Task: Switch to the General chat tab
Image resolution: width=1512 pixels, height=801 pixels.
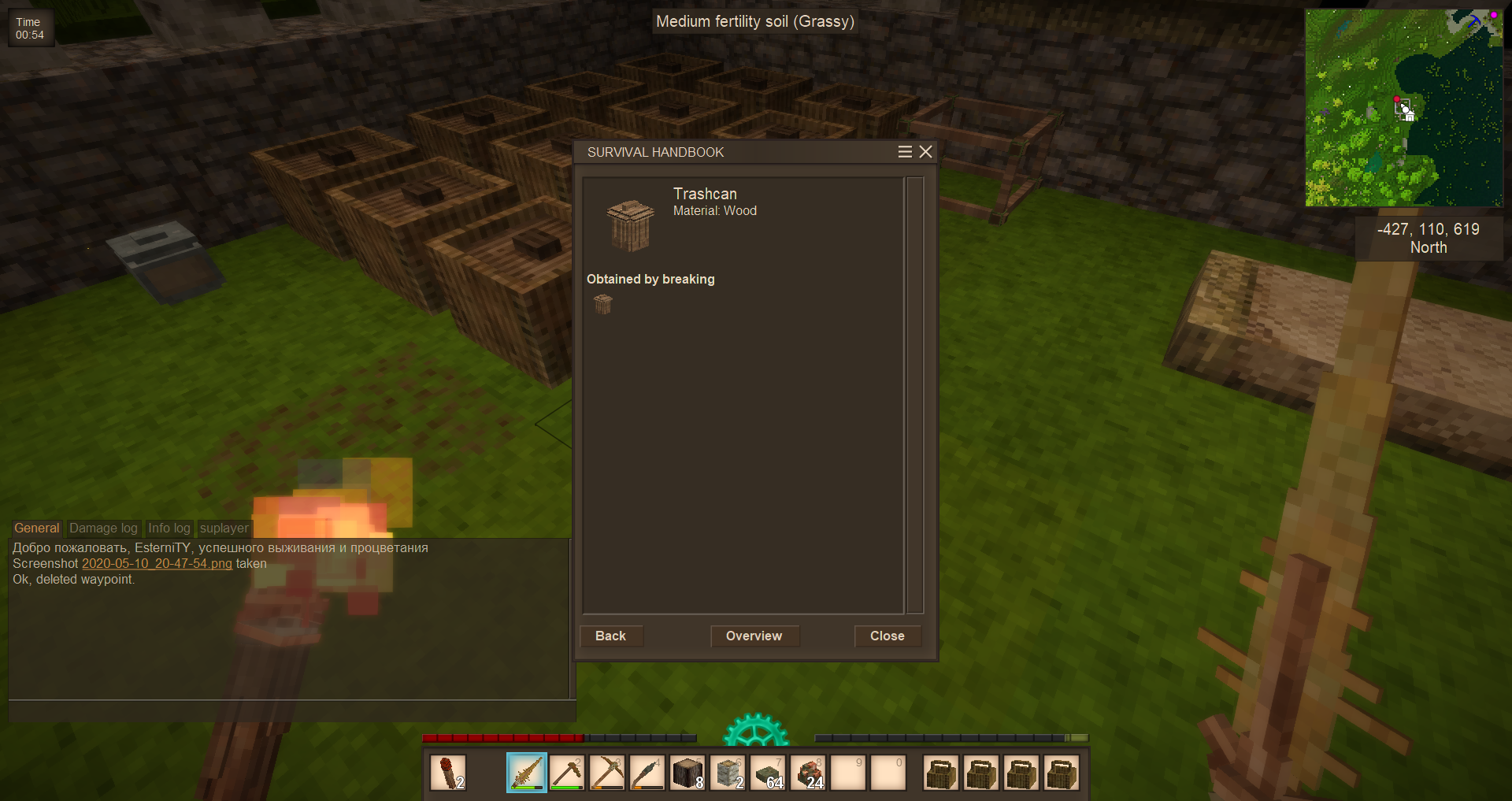Action: (36, 528)
